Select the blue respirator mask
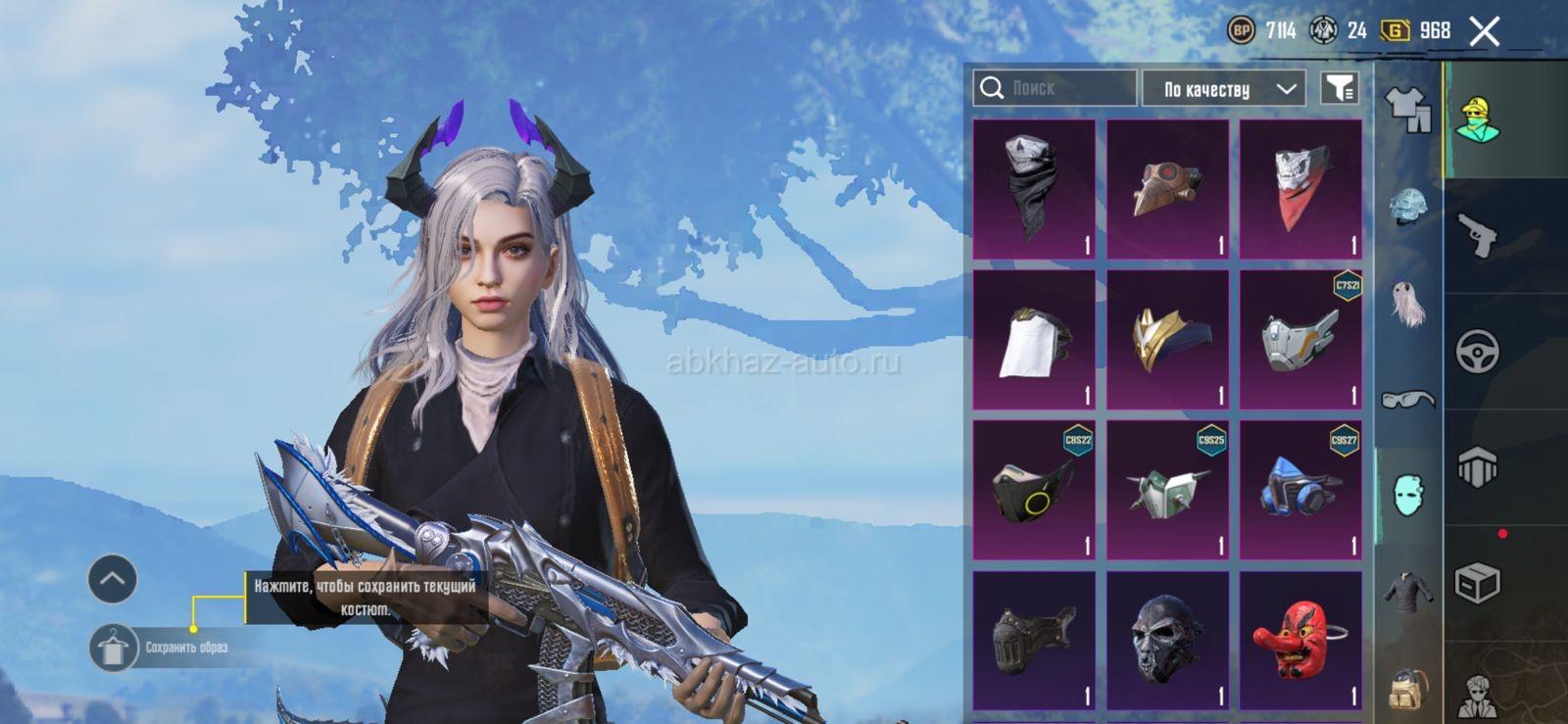The width and height of the screenshot is (1568, 724). [1300, 490]
